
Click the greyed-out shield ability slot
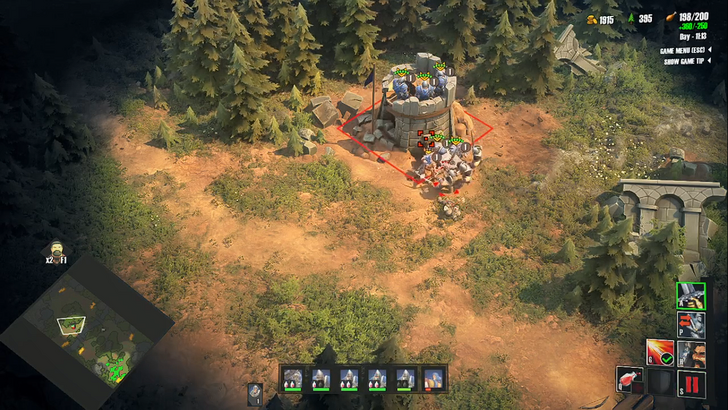click(x=660, y=381)
